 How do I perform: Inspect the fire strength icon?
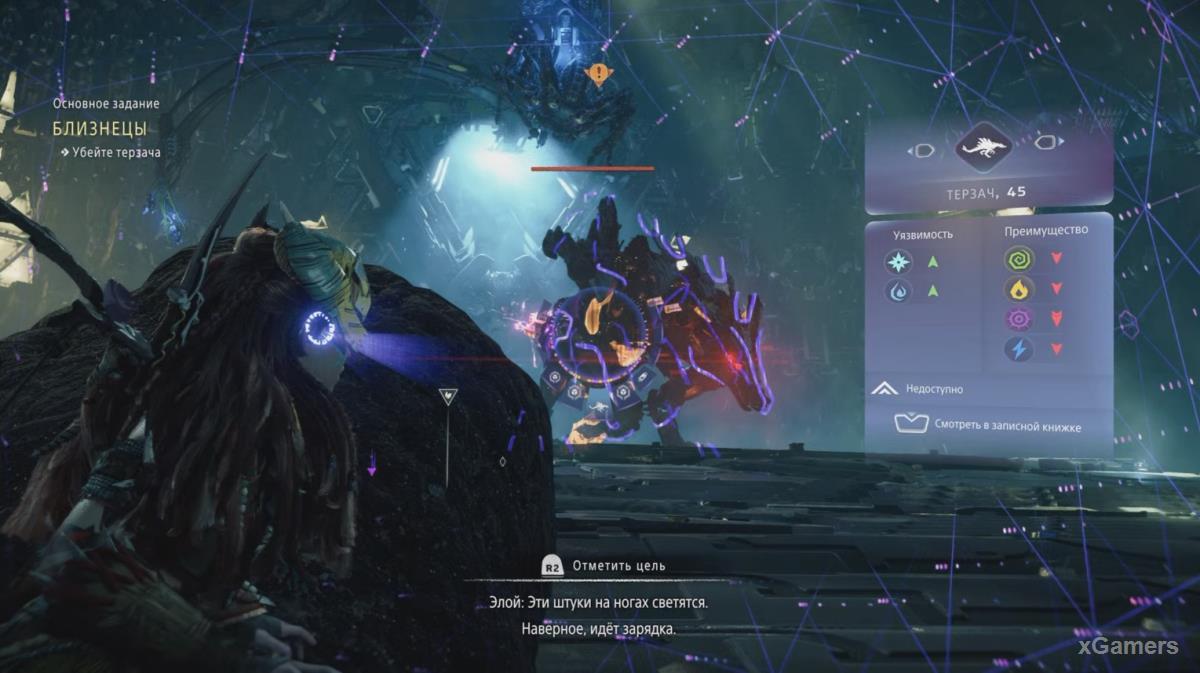(x=1018, y=290)
